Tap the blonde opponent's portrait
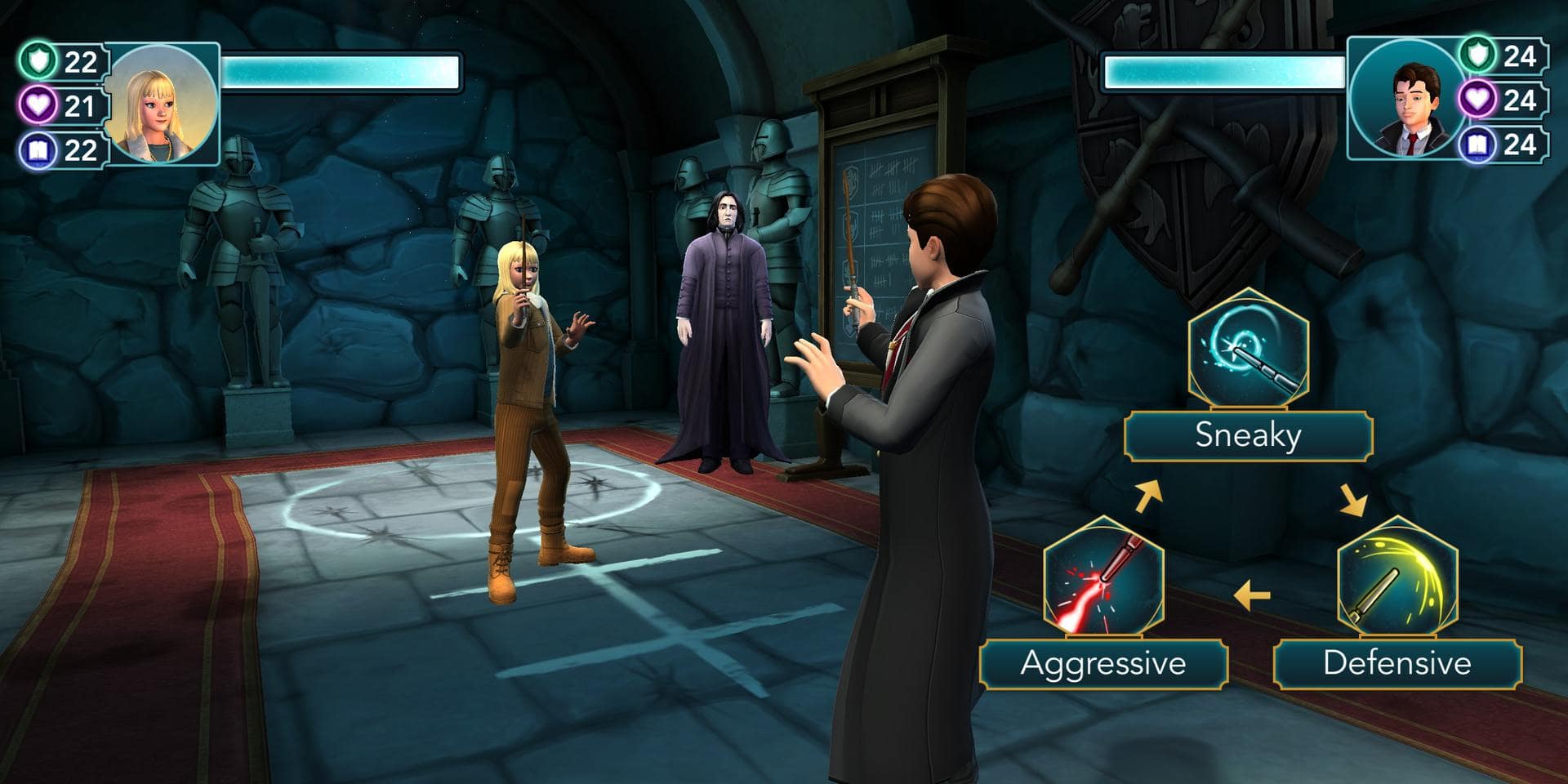 [162, 104]
